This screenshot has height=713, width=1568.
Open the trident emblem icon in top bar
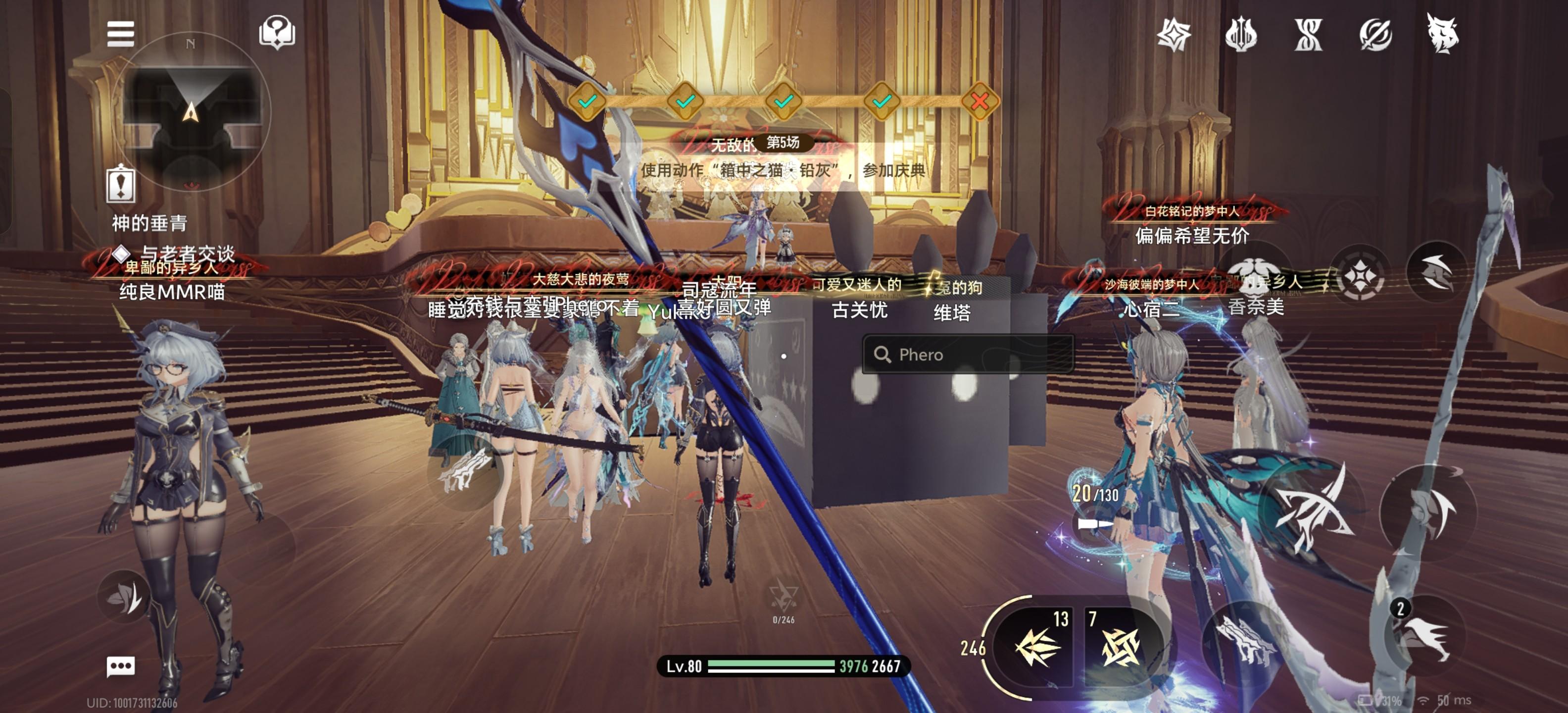click(1240, 35)
